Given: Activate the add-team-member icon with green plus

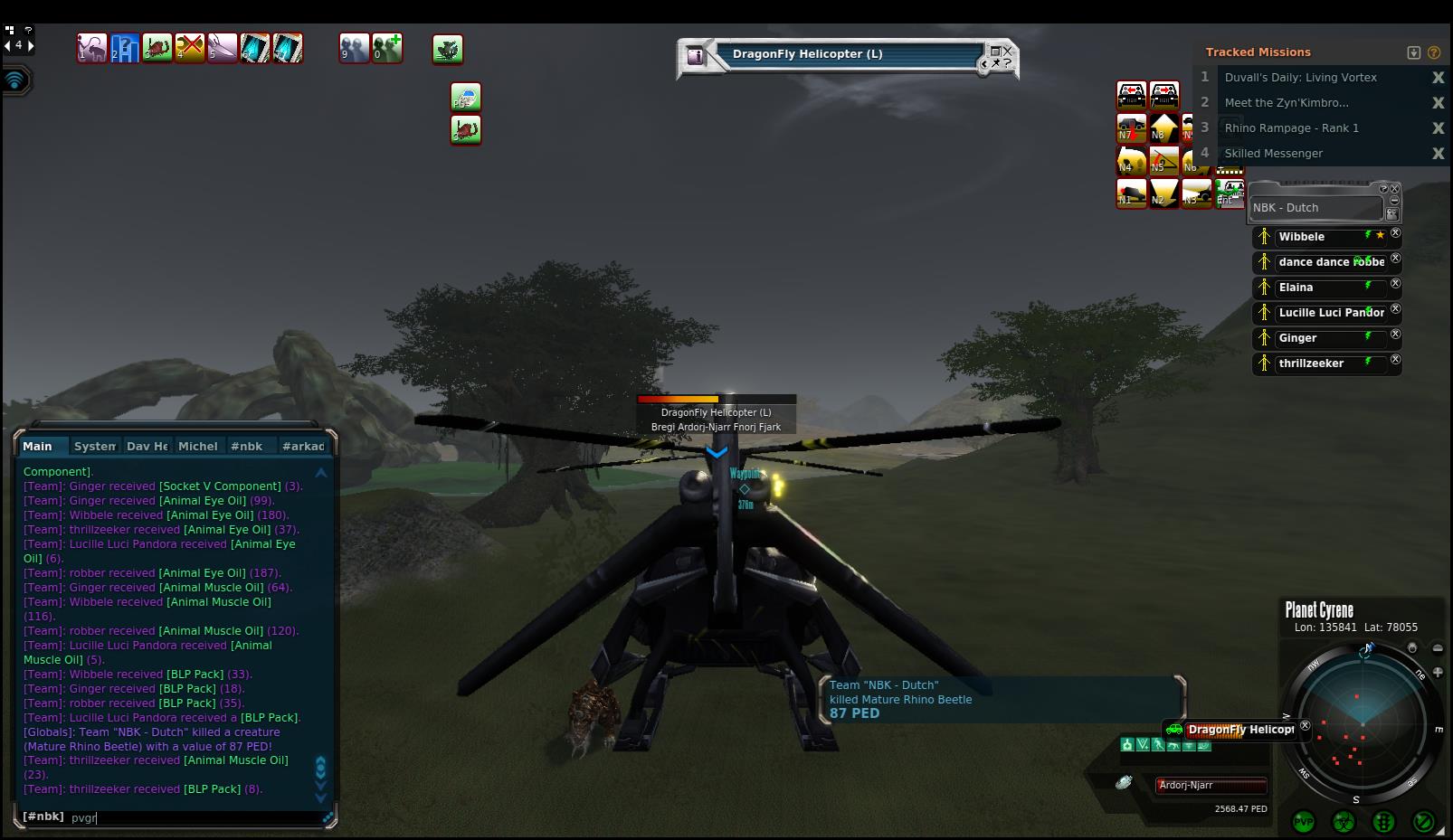Looking at the screenshot, I should (x=387, y=48).
